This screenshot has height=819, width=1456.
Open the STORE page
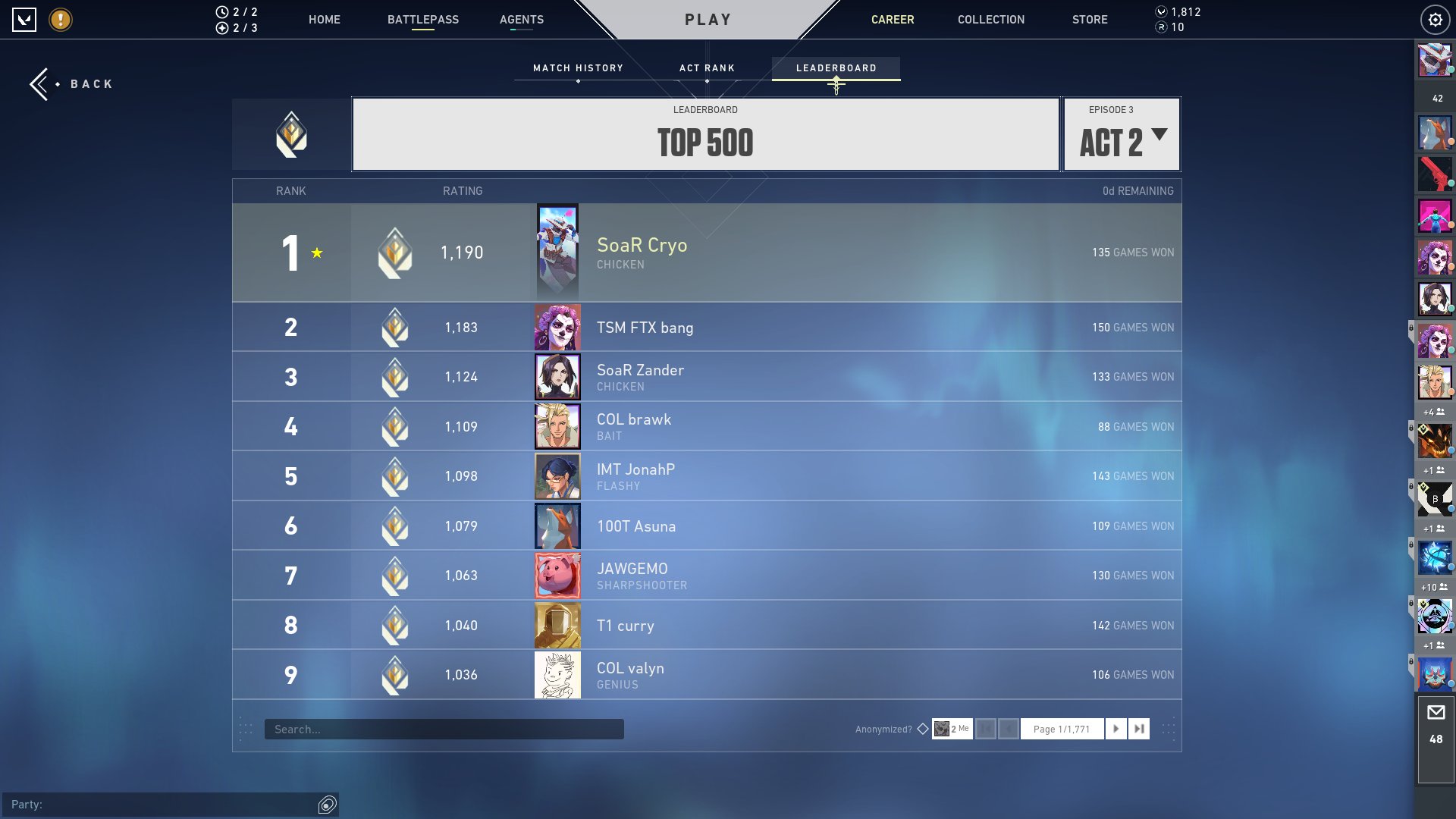pyautogui.click(x=1090, y=20)
